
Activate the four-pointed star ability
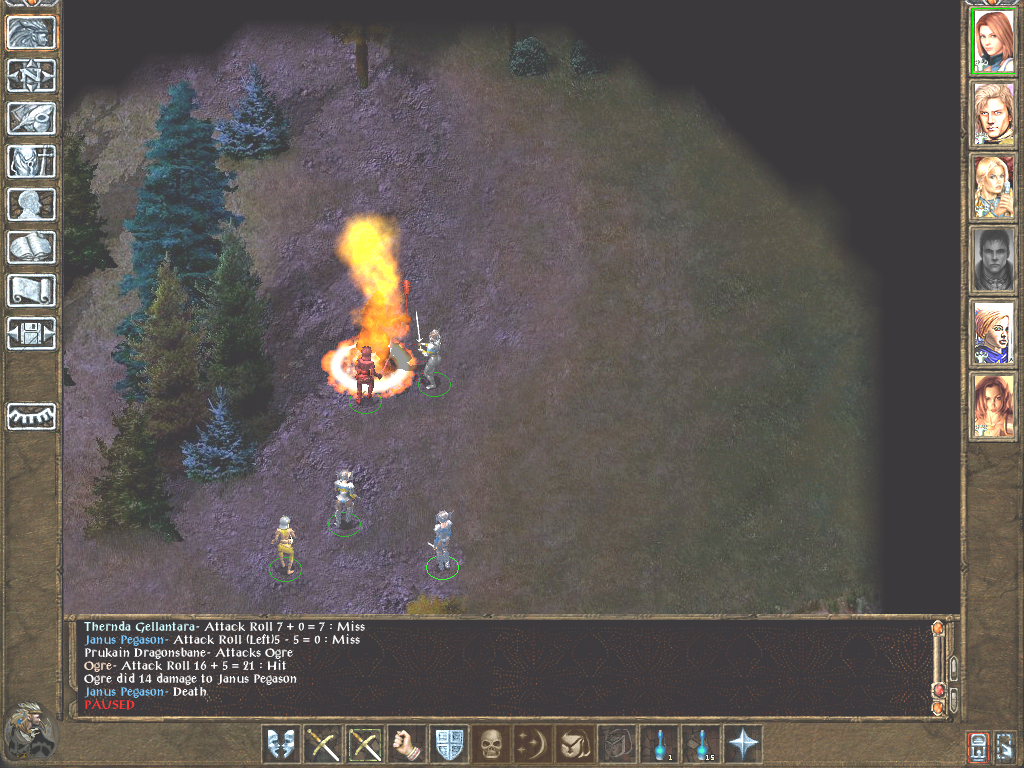point(743,744)
